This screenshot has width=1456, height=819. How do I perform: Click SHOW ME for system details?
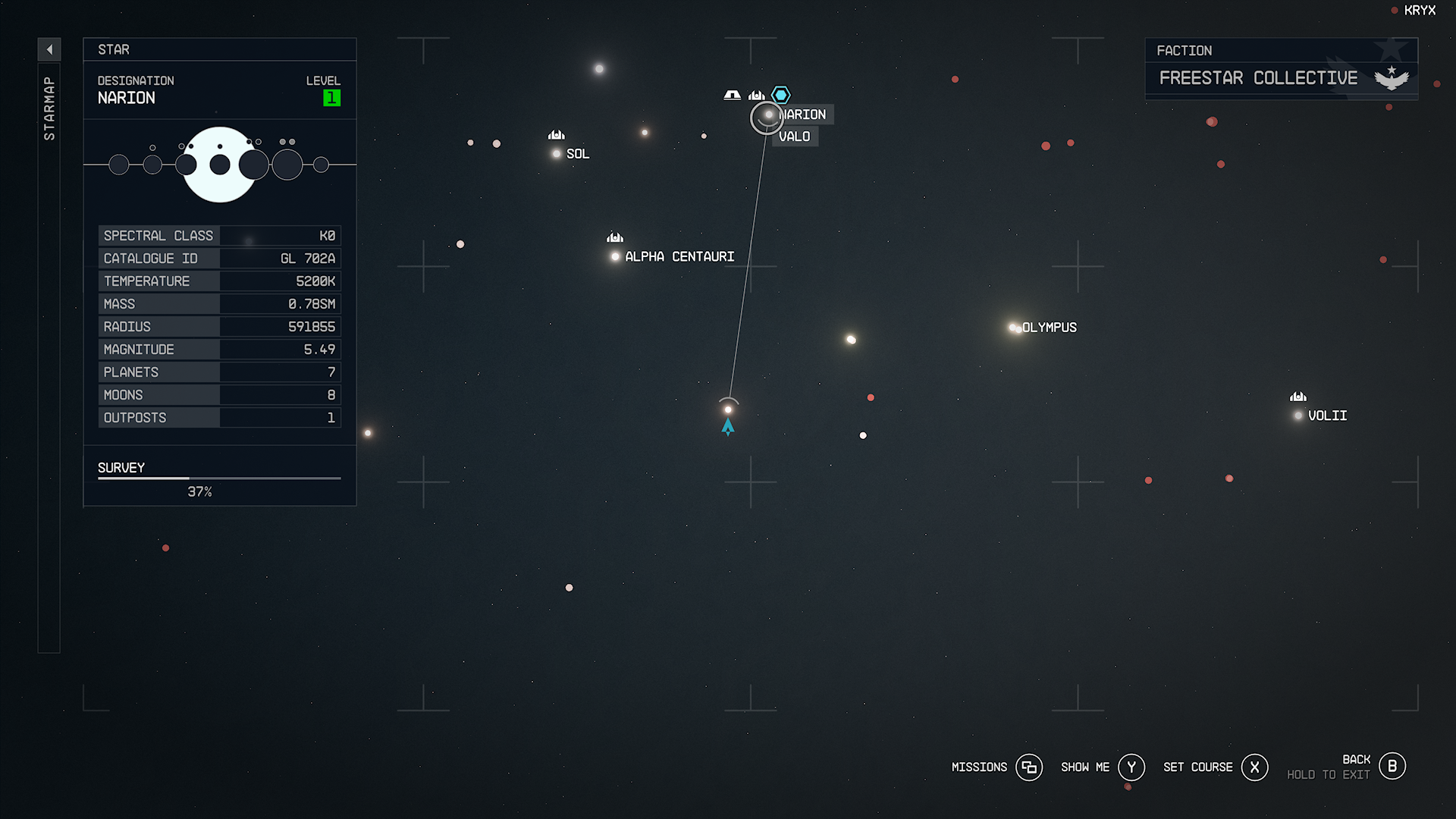tap(1086, 767)
